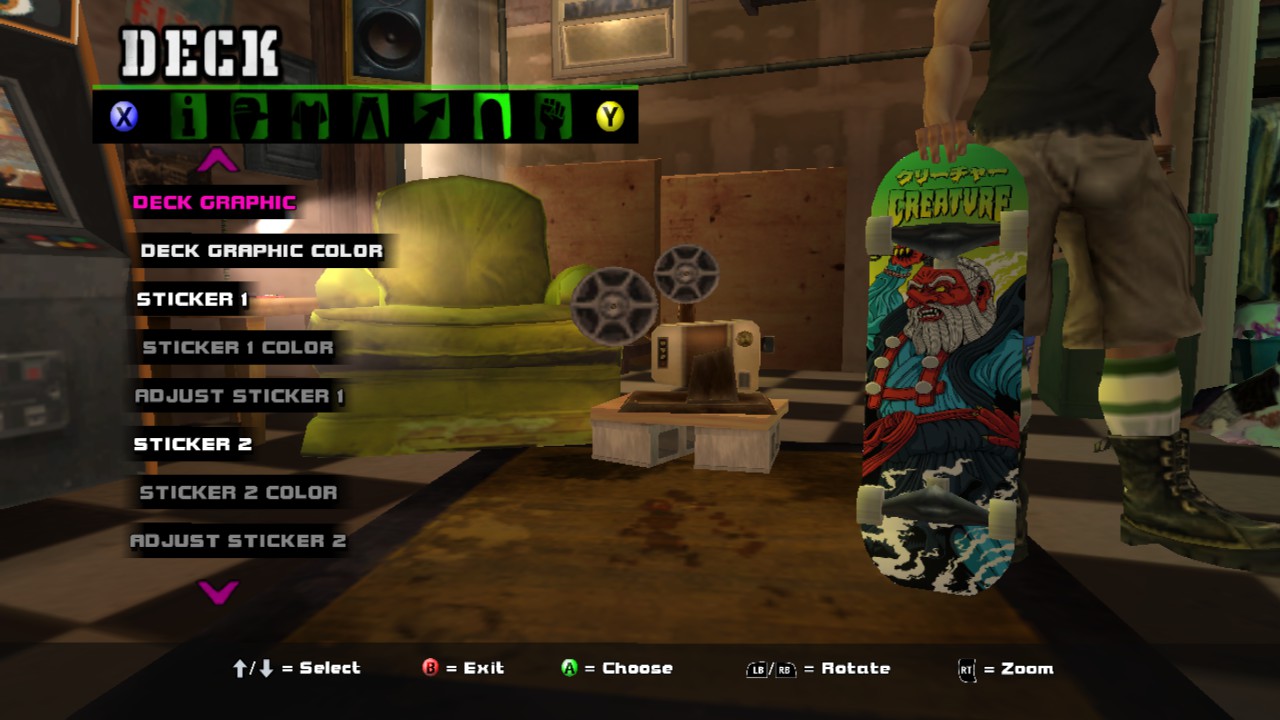1280x720 pixels.
Task: Select Adjust Sticker 2
Action: coord(238,541)
